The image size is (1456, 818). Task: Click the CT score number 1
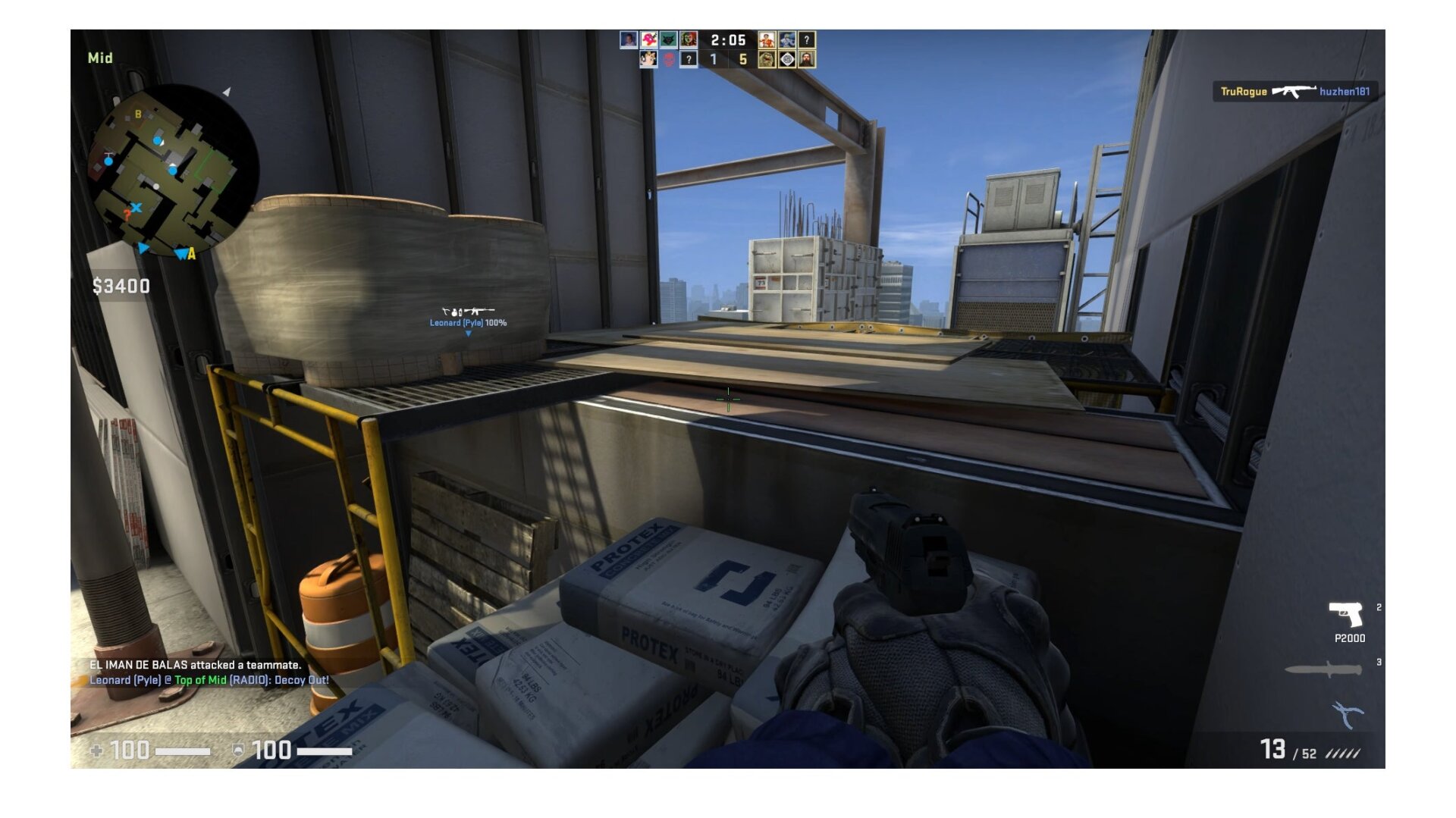coord(713,61)
